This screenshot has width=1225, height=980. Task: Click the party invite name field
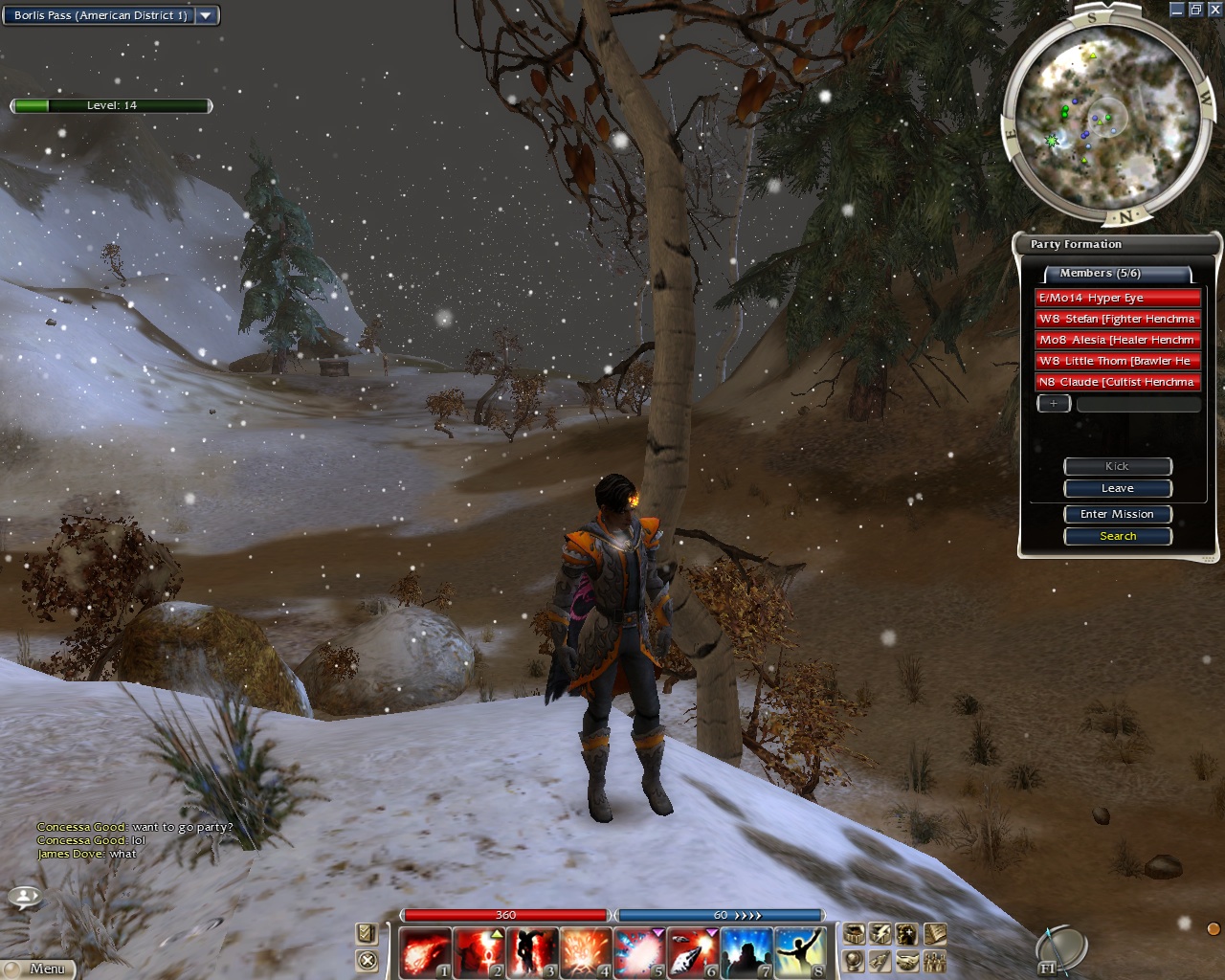(1138, 405)
